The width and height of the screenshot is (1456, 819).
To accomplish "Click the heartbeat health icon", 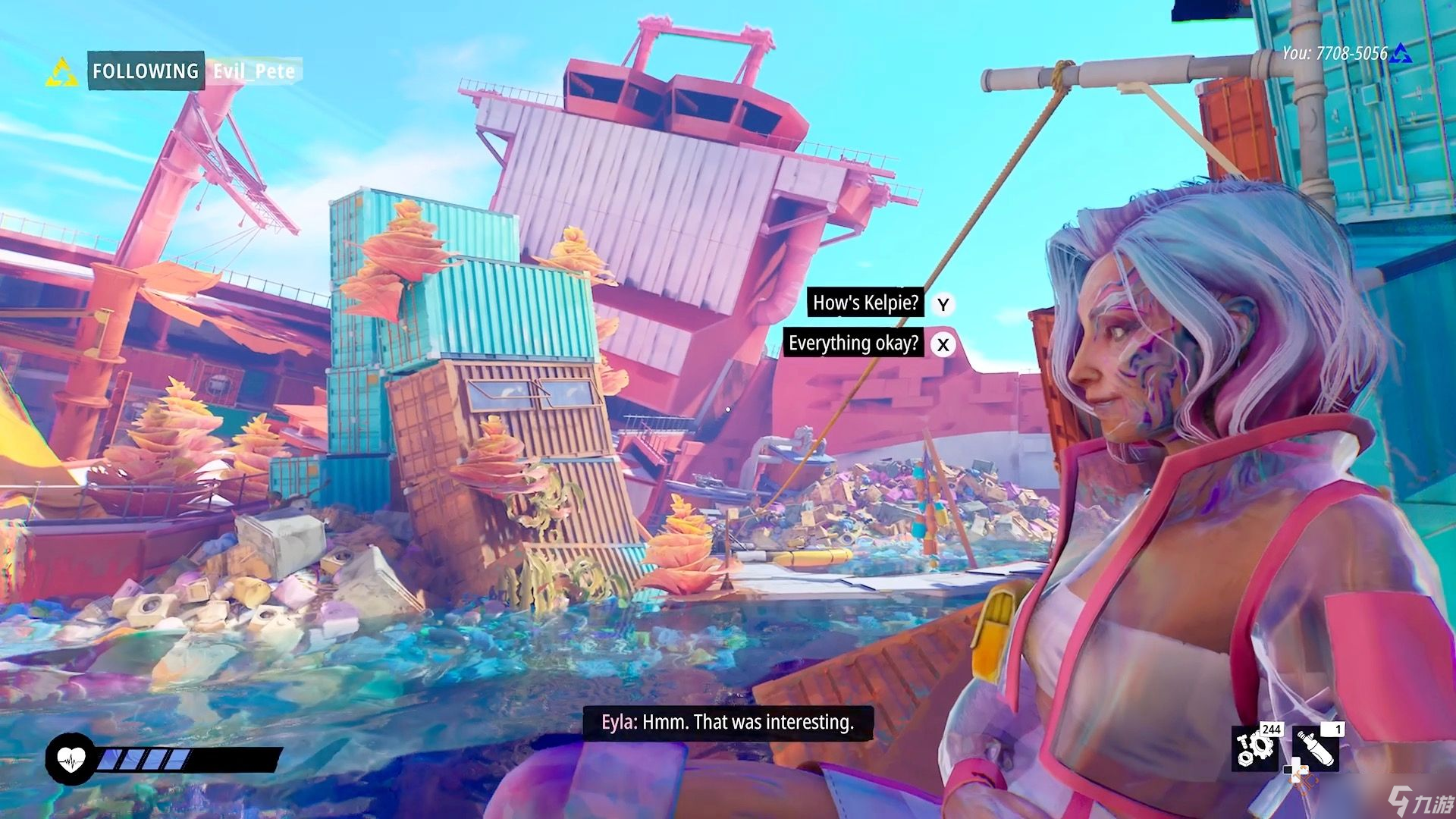I will (x=71, y=758).
